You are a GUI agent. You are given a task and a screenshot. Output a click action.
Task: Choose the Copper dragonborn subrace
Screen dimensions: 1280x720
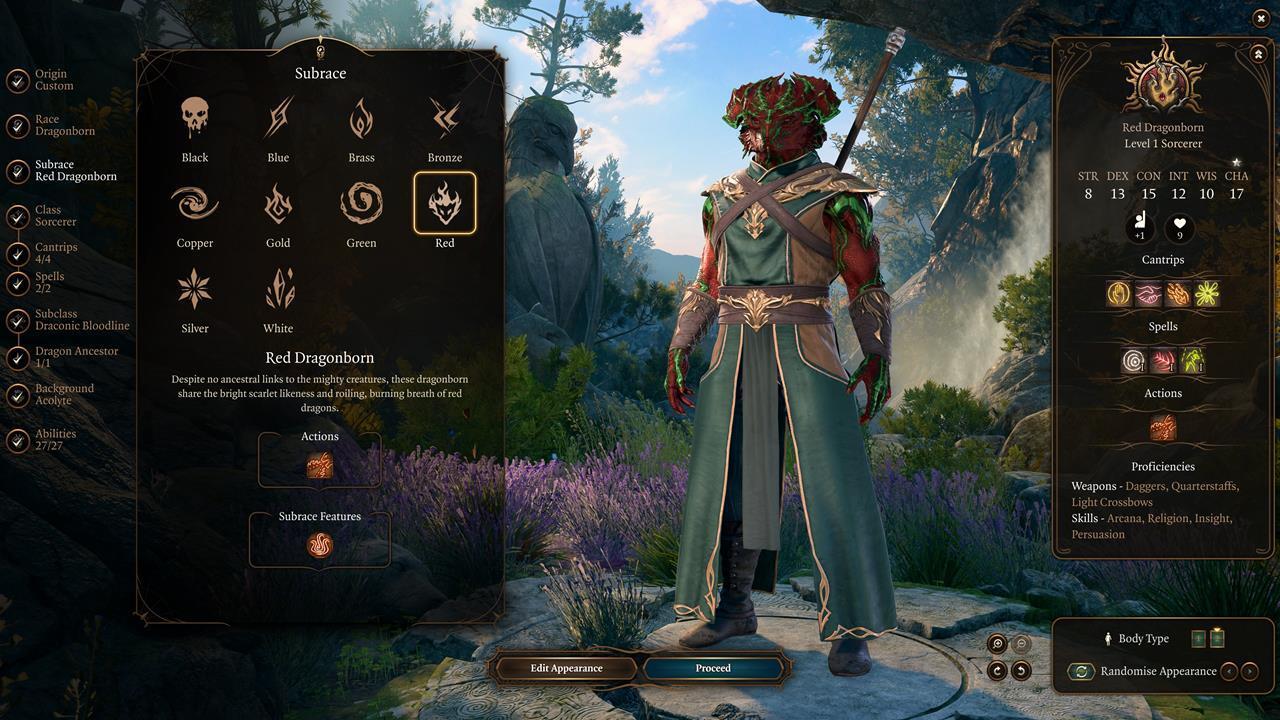tap(195, 204)
